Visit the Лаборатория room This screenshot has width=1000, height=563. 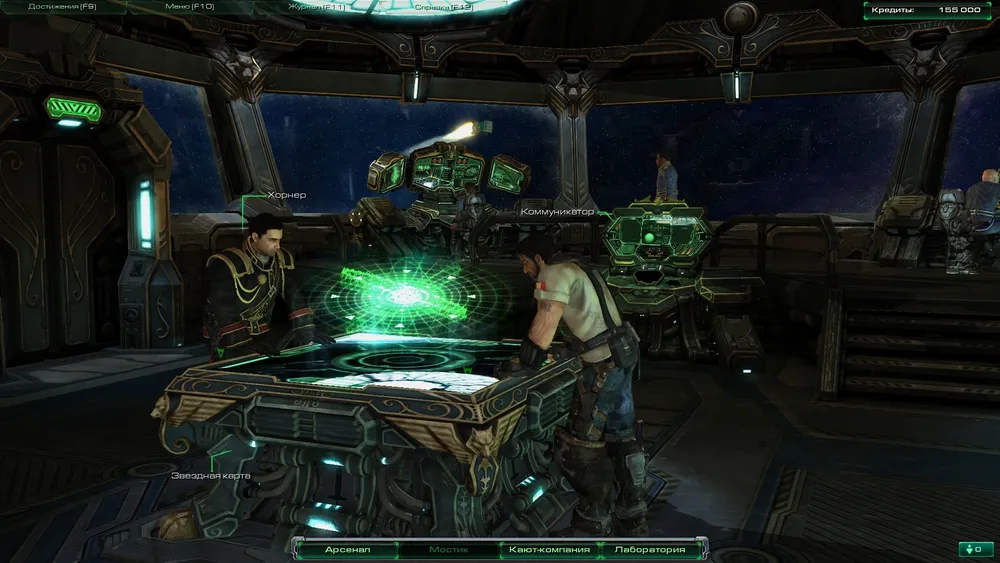point(651,549)
